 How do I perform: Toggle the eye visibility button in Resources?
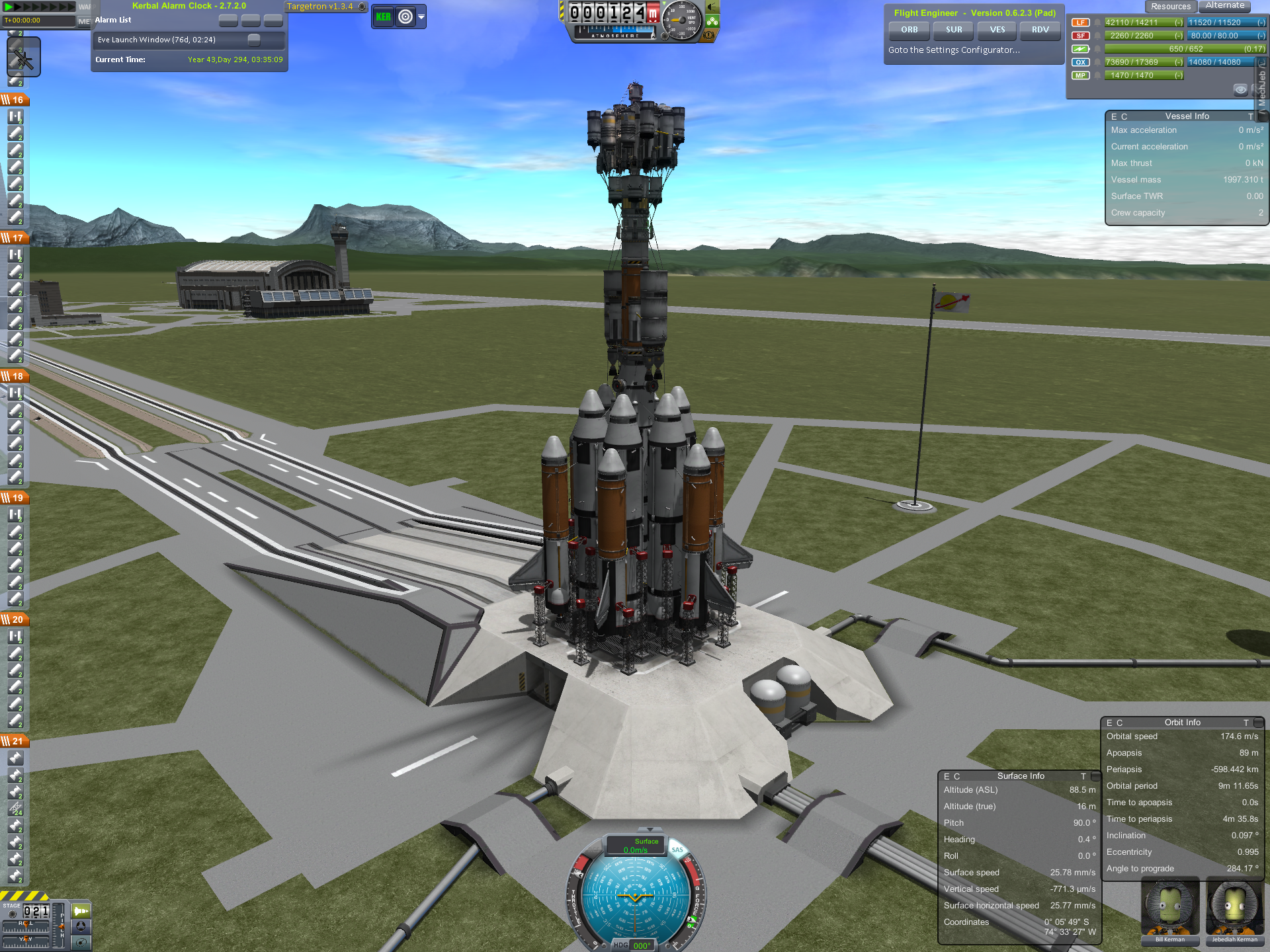1240,89
